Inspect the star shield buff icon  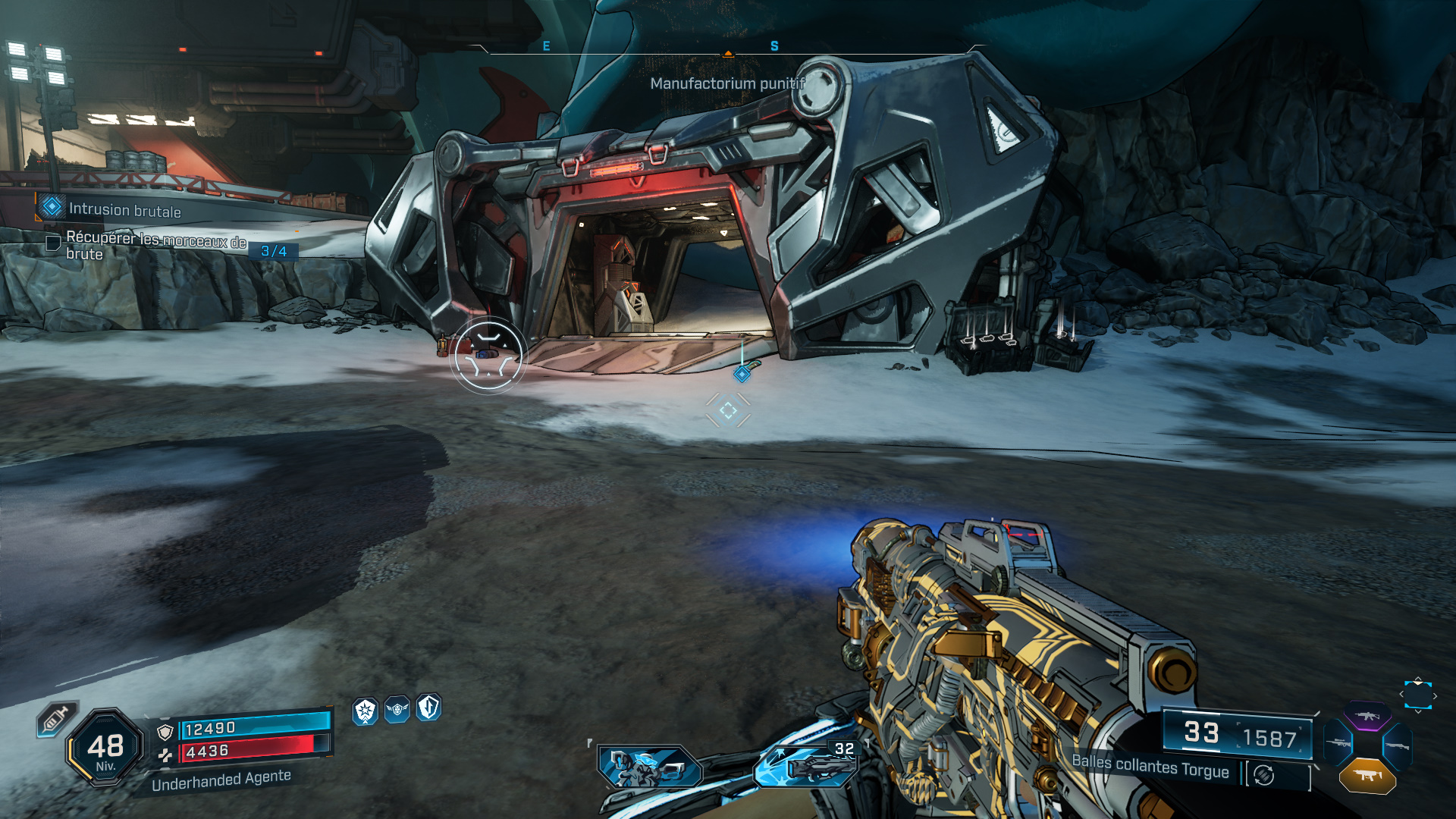pos(366,711)
